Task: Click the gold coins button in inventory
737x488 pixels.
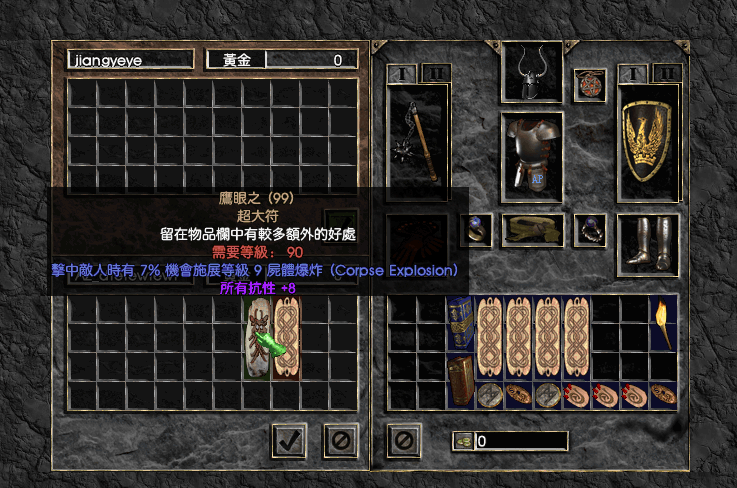Action: 463,441
